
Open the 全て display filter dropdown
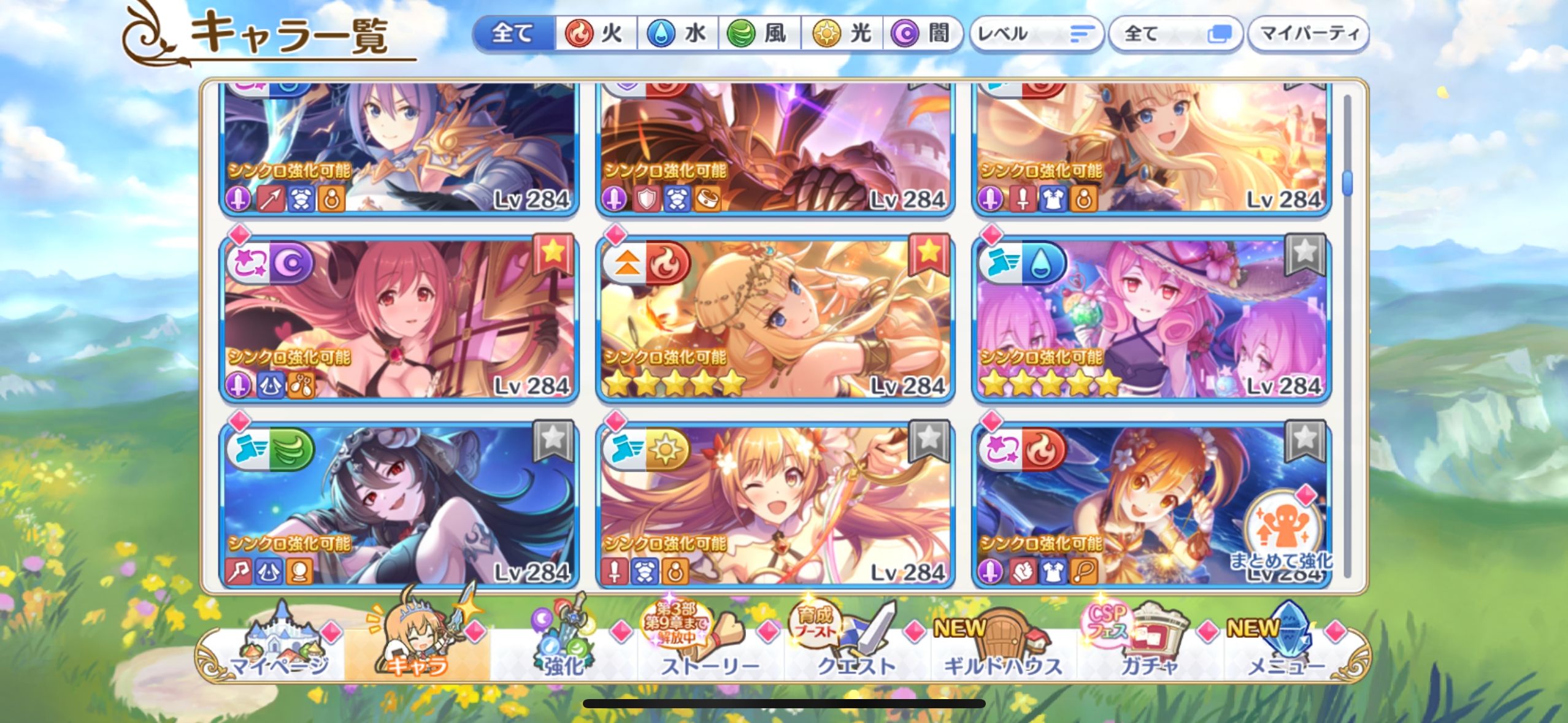1175,34
